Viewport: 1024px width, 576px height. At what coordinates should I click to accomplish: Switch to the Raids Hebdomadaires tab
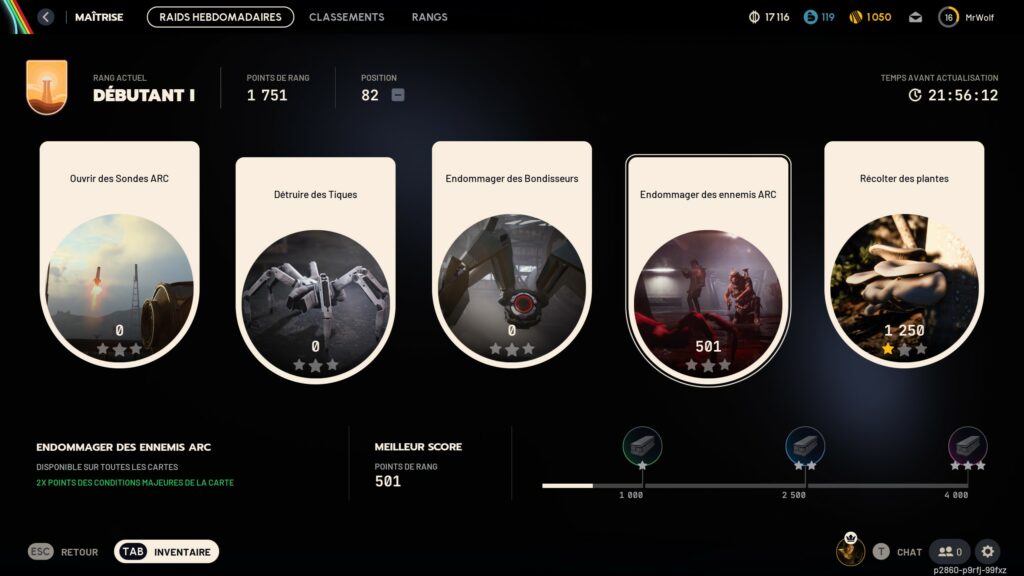click(220, 17)
